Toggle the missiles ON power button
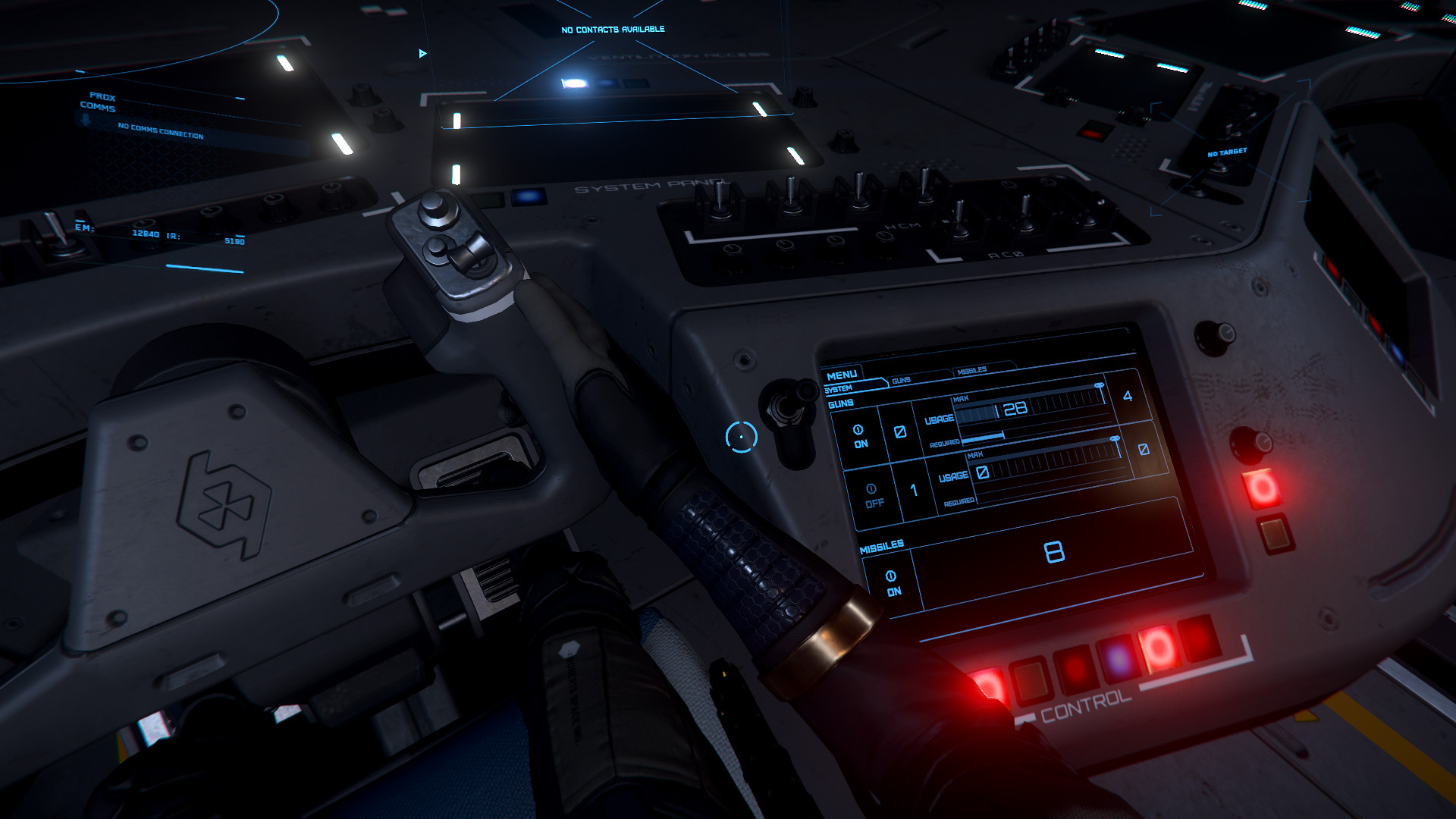 pyautogui.click(x=893, y=583)
